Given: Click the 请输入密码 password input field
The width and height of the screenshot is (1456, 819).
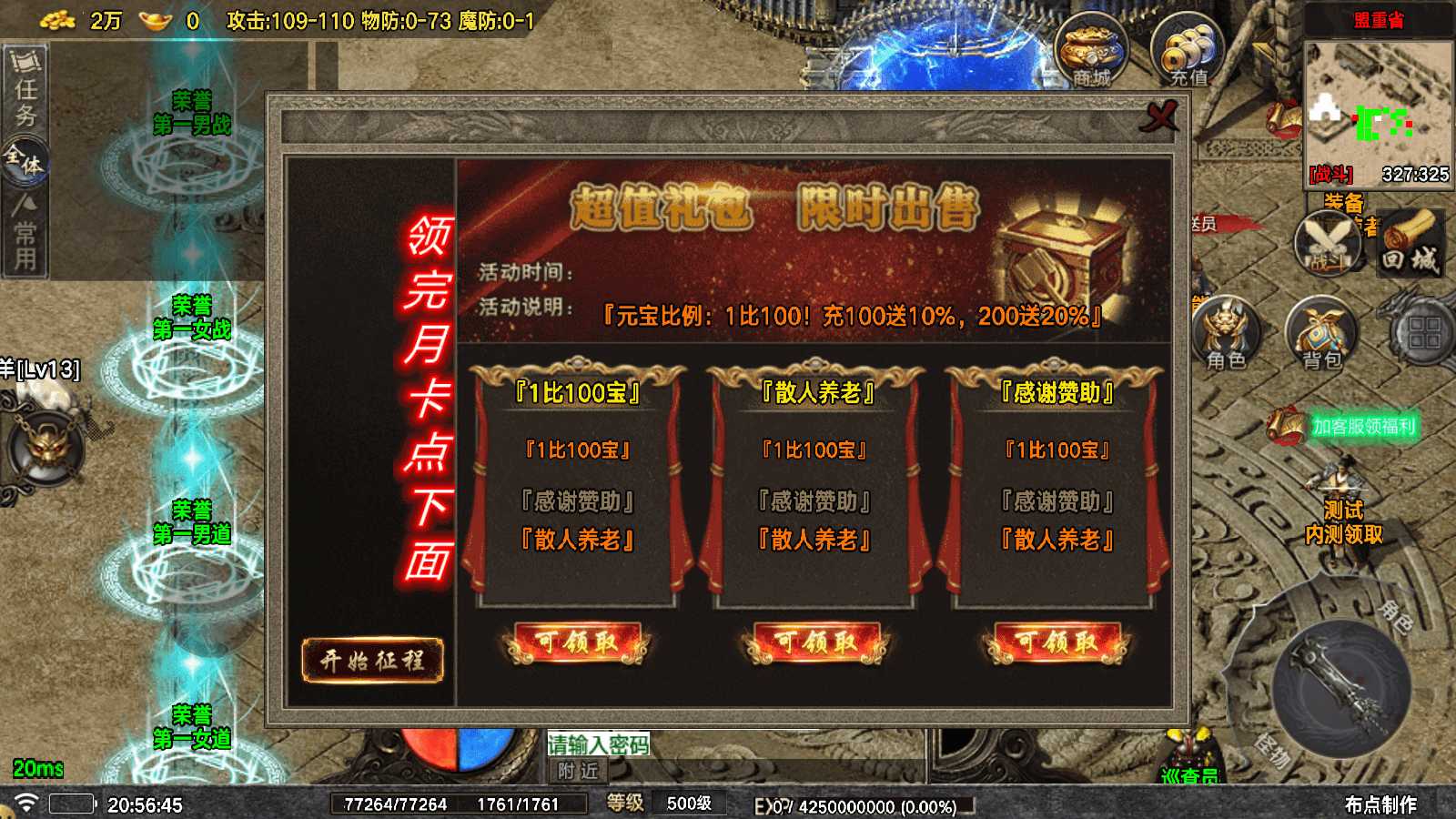Looking at the screenshot, I should [598, 744].
